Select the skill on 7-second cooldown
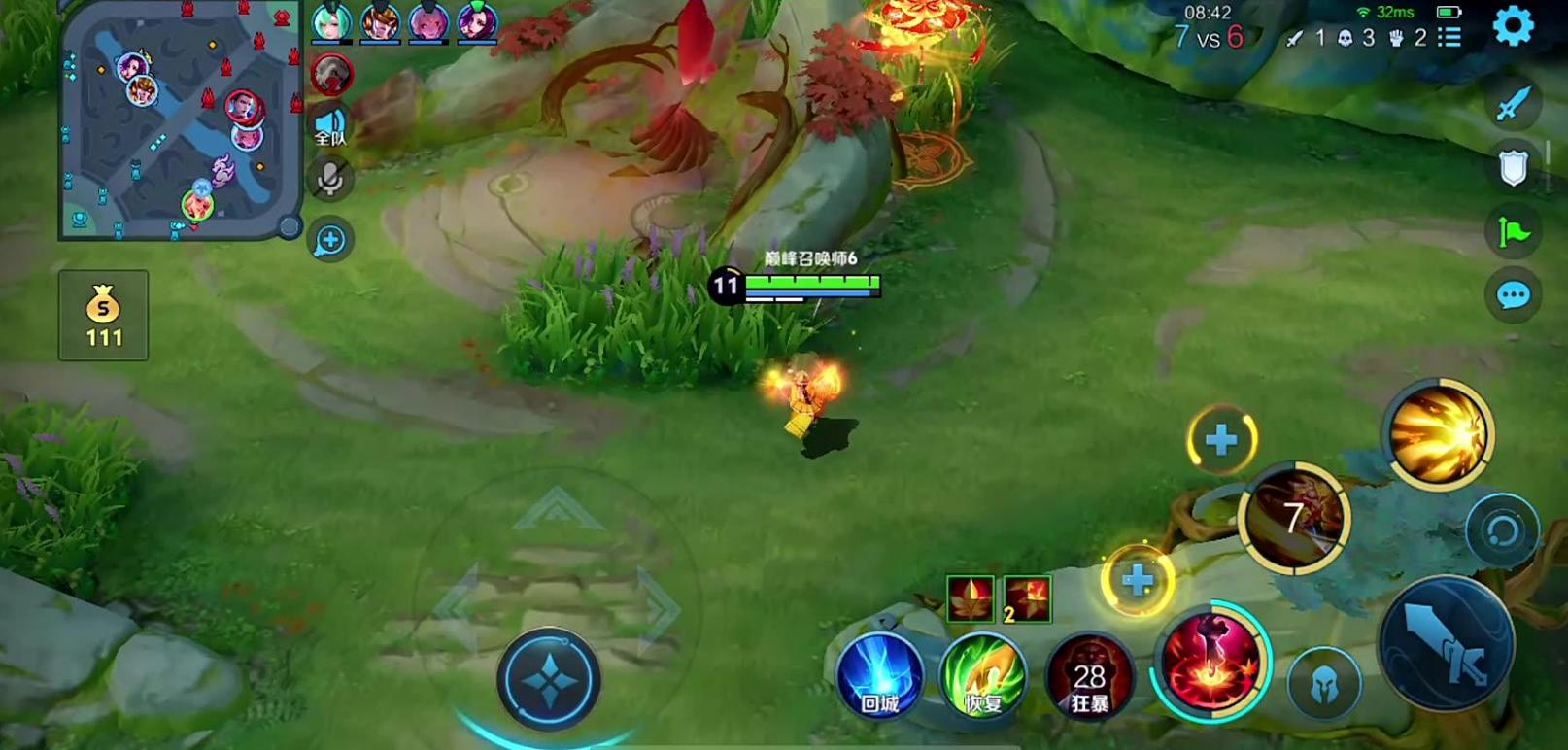1568x750 pixels. tap(1293, 518)
